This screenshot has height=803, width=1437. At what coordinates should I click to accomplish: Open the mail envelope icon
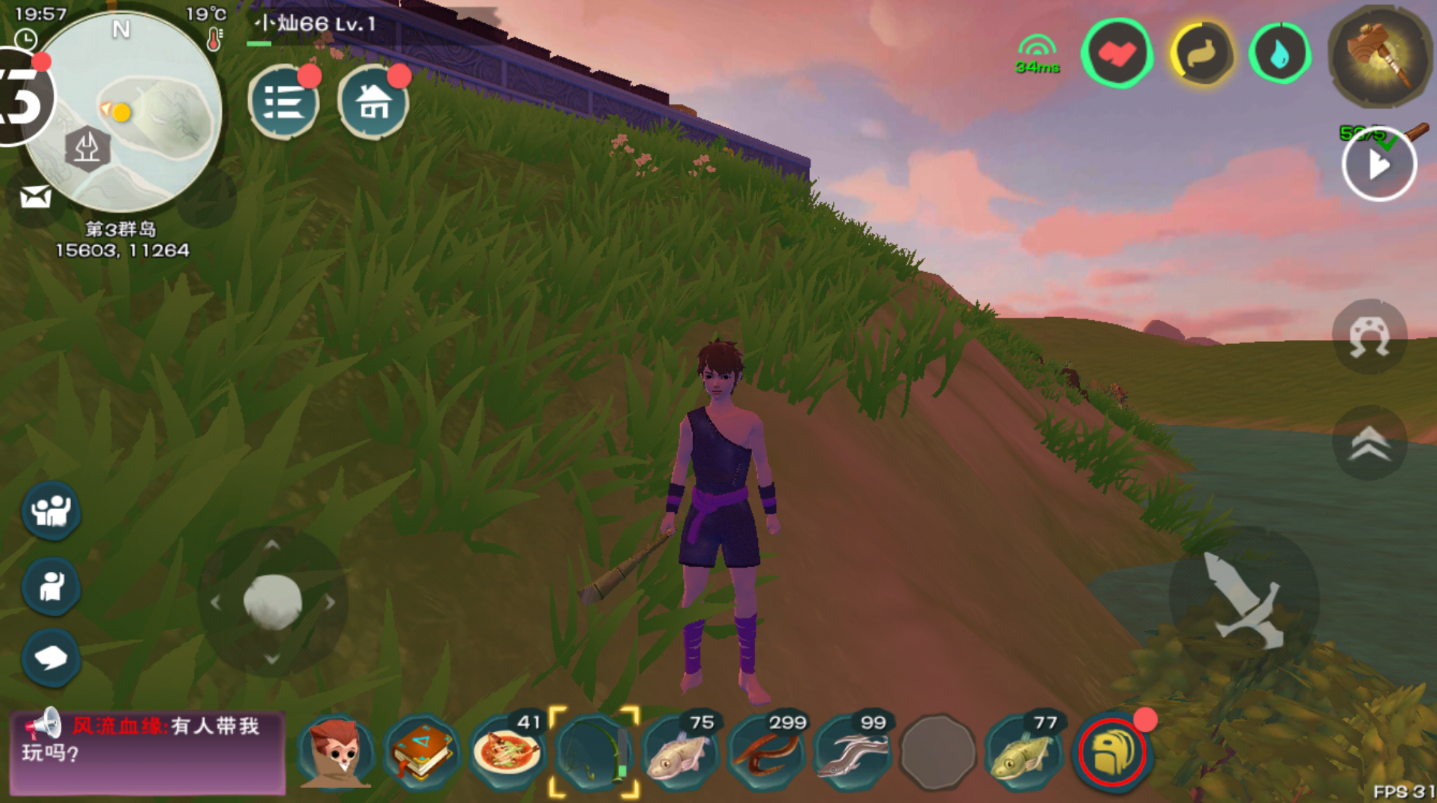tap(35, 197)
